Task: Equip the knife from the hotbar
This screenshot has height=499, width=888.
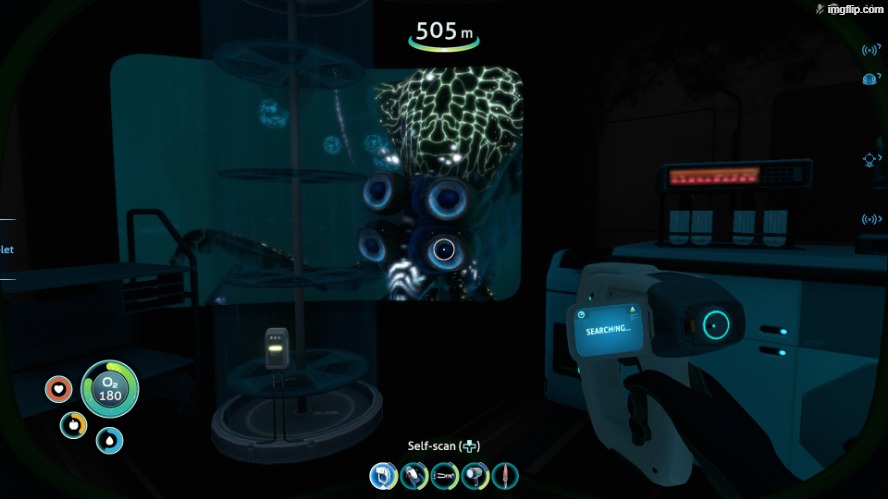Action: pos(504,475)
